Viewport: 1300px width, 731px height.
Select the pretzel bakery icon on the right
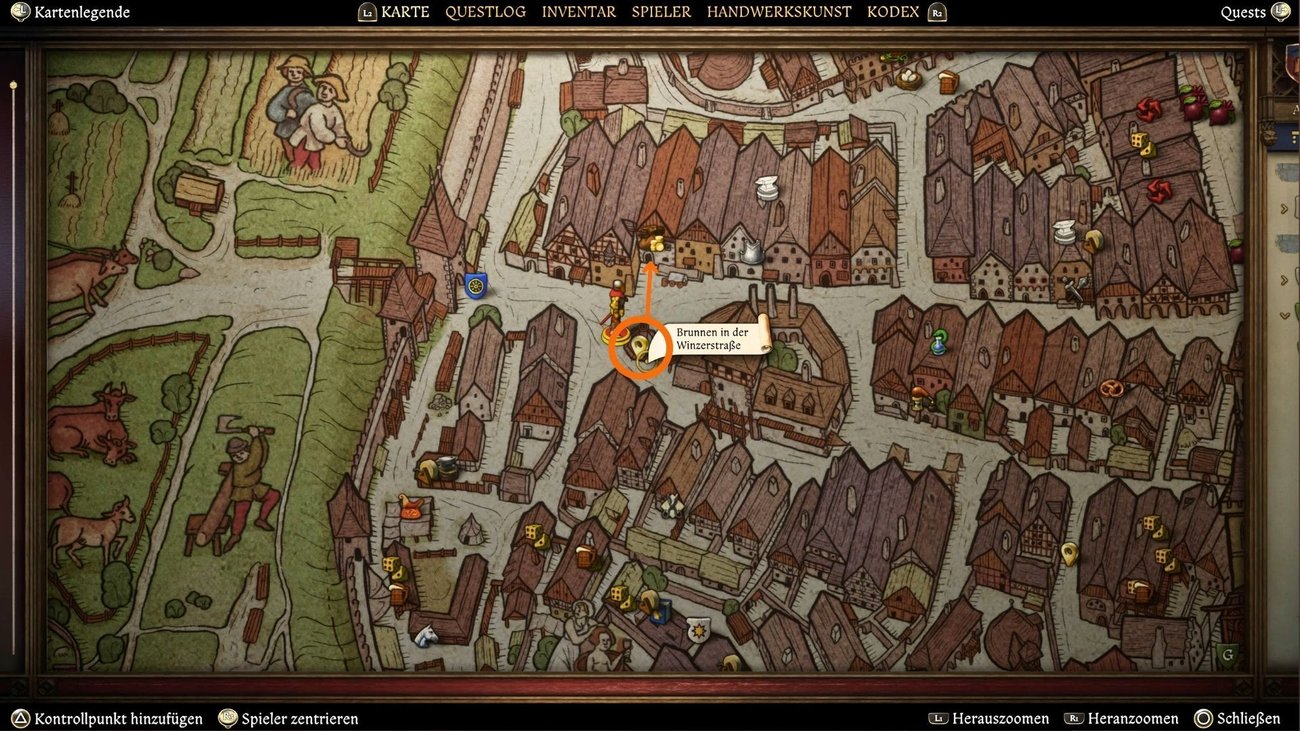(1110, 388)
